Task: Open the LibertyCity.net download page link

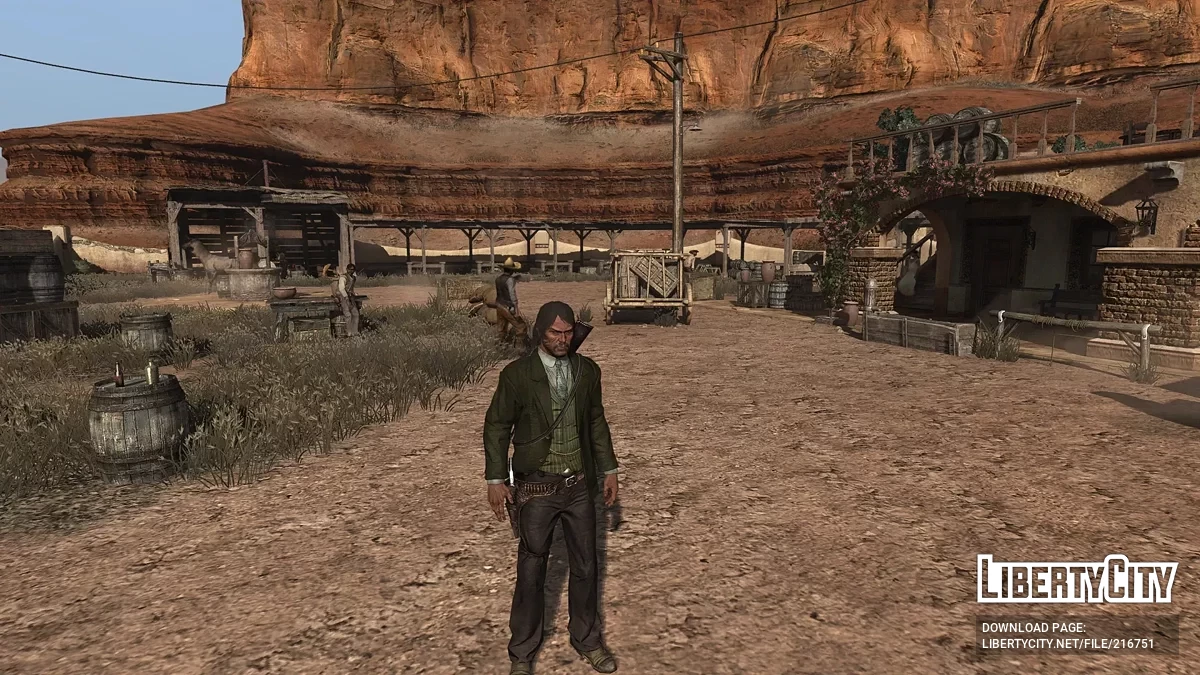Action: (1068, 643)
